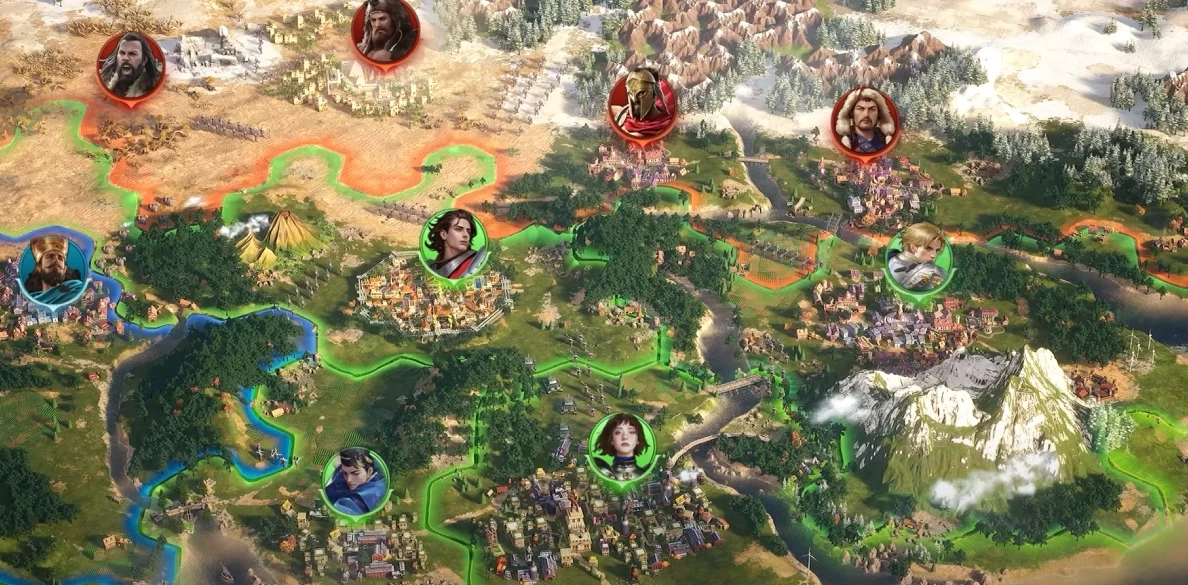The image size is (1188, 585).
Task: Select the Spartan helmet leader marker
Action: (642, 106)
